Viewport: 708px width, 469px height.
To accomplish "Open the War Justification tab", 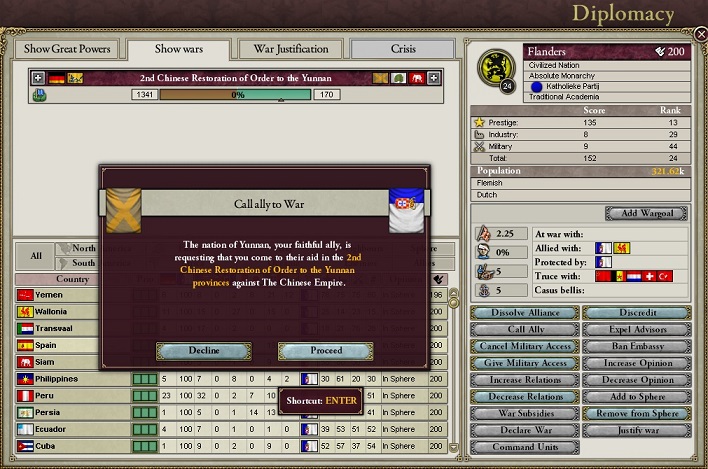I will pos(291,49).
